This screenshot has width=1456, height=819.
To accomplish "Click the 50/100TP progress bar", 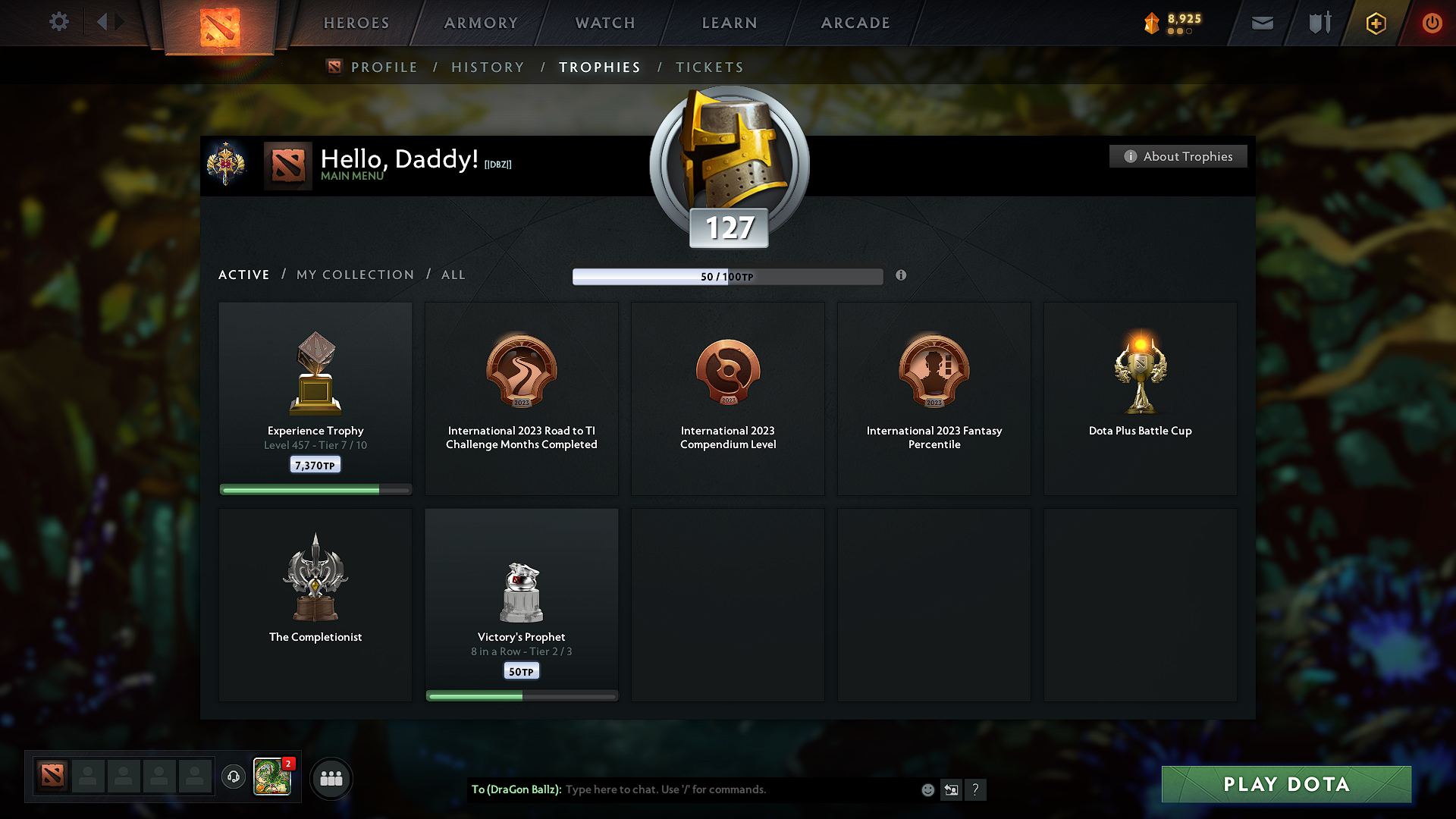I will tap(728, 277).
